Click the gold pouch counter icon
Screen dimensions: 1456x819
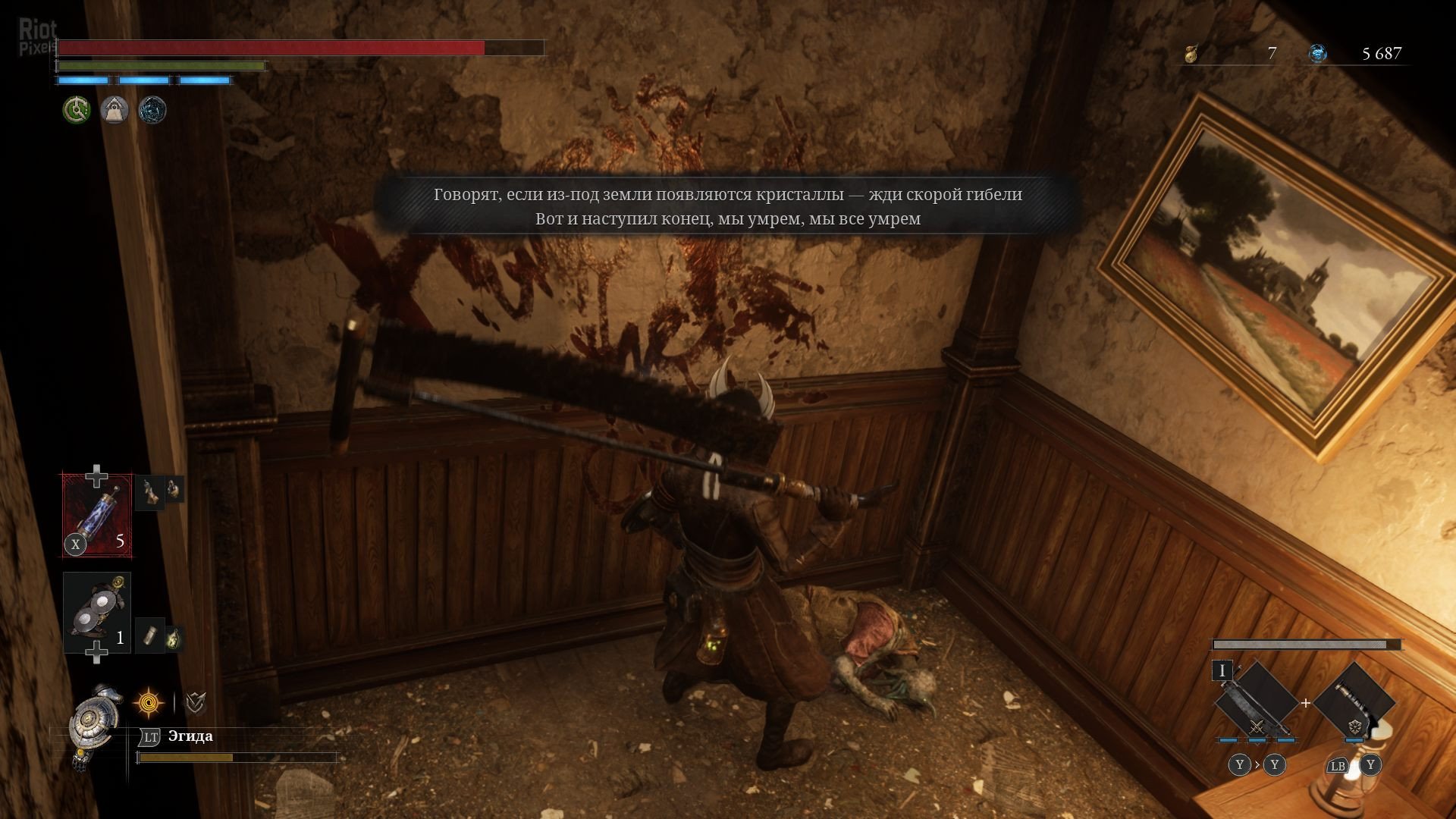(1191, 54)
